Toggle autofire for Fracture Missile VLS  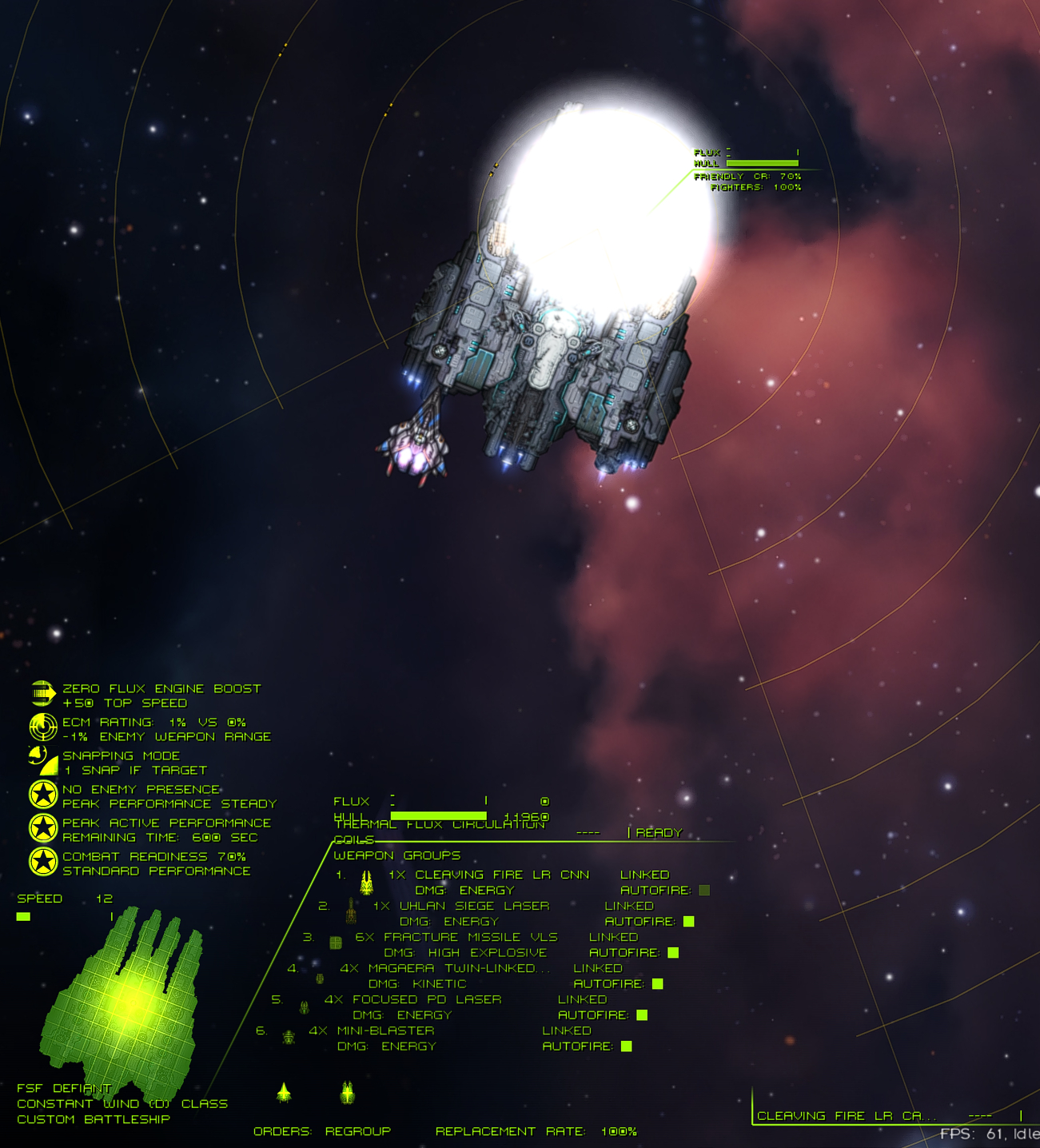(x=671, y=952)
